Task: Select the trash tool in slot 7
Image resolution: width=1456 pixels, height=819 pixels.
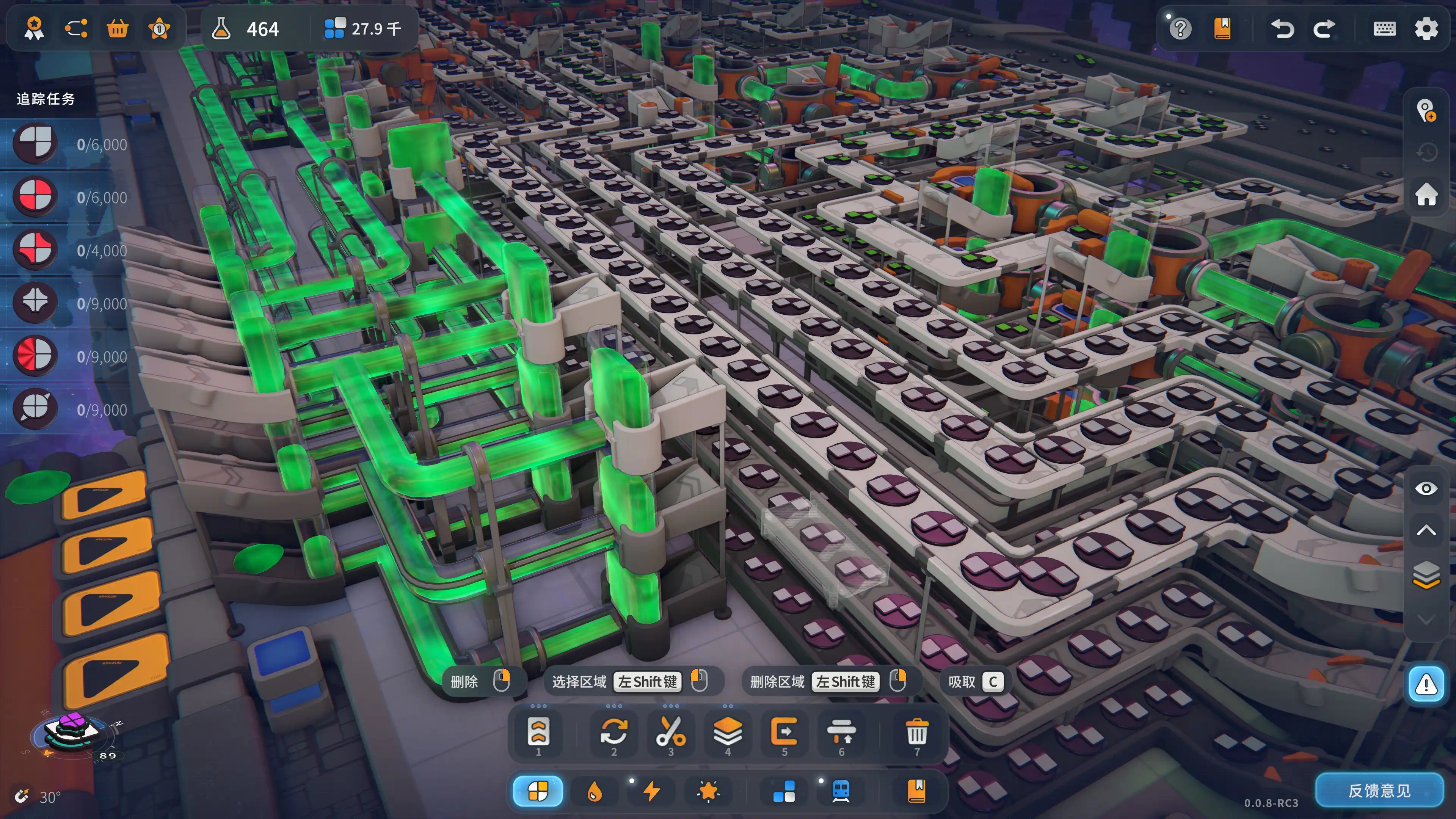Action: point(917,733)
